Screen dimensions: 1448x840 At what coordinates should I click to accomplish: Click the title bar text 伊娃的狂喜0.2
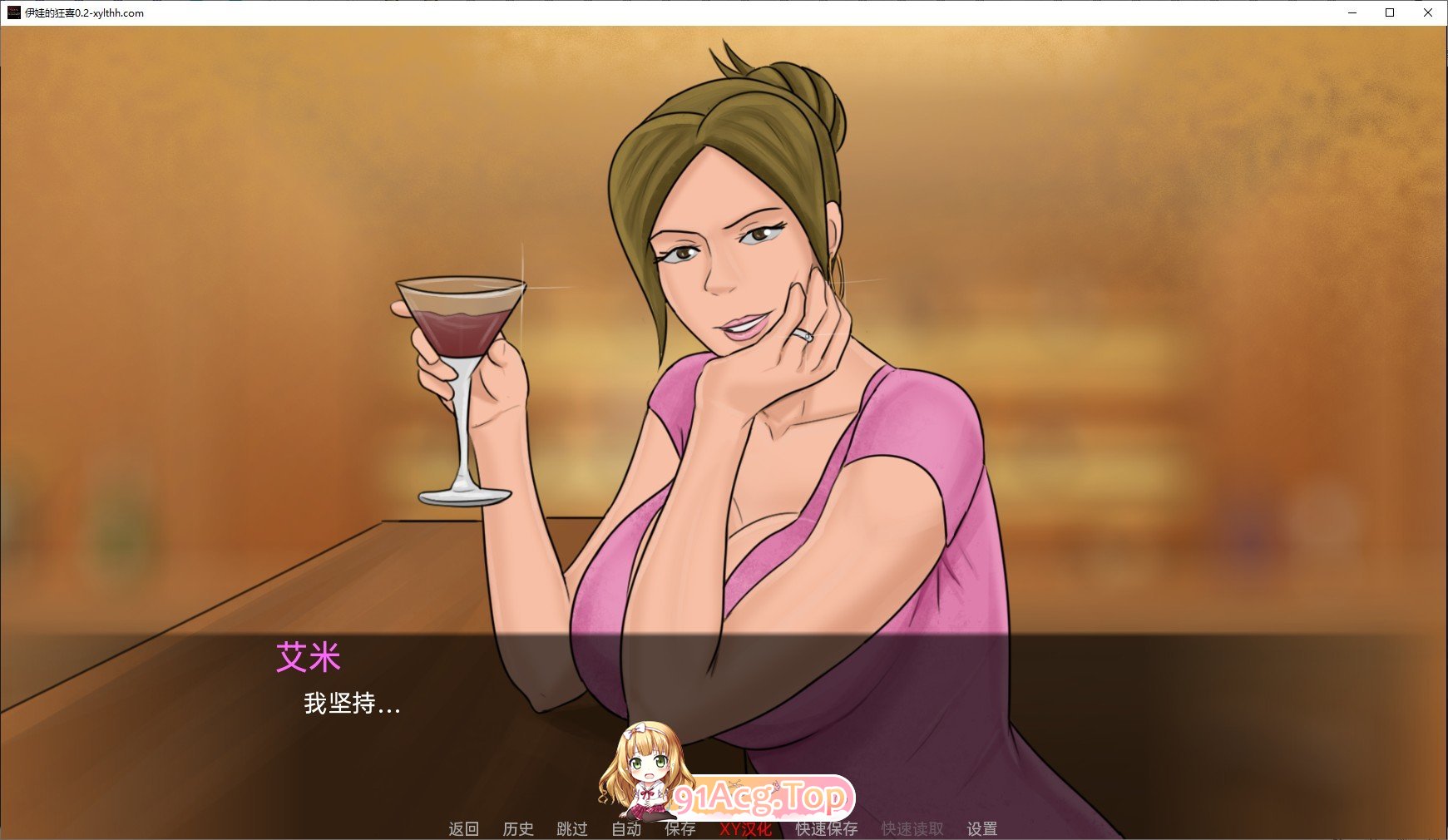83,13
